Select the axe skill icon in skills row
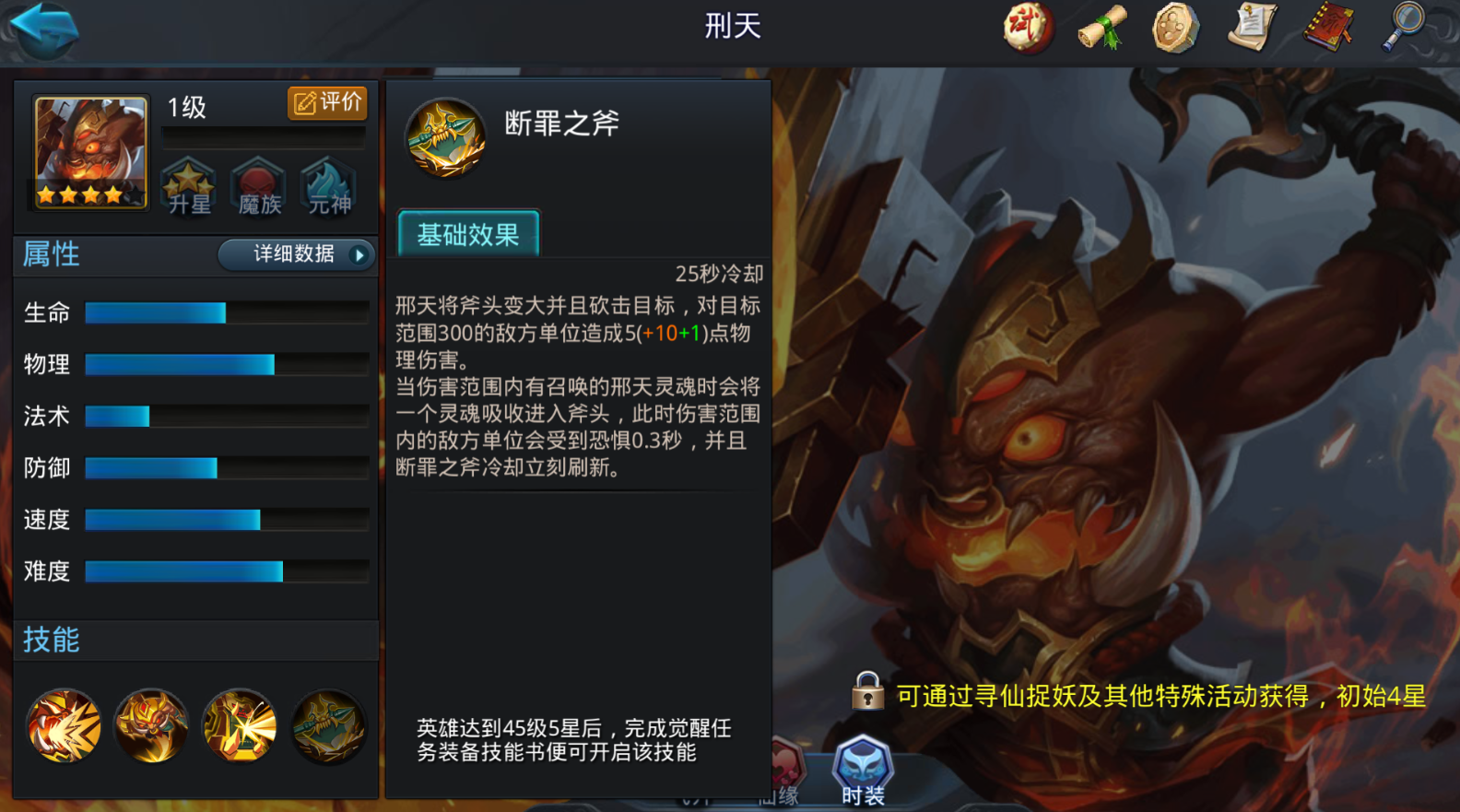Viewport: 1460px width, 812px height. tap(328, 727)
